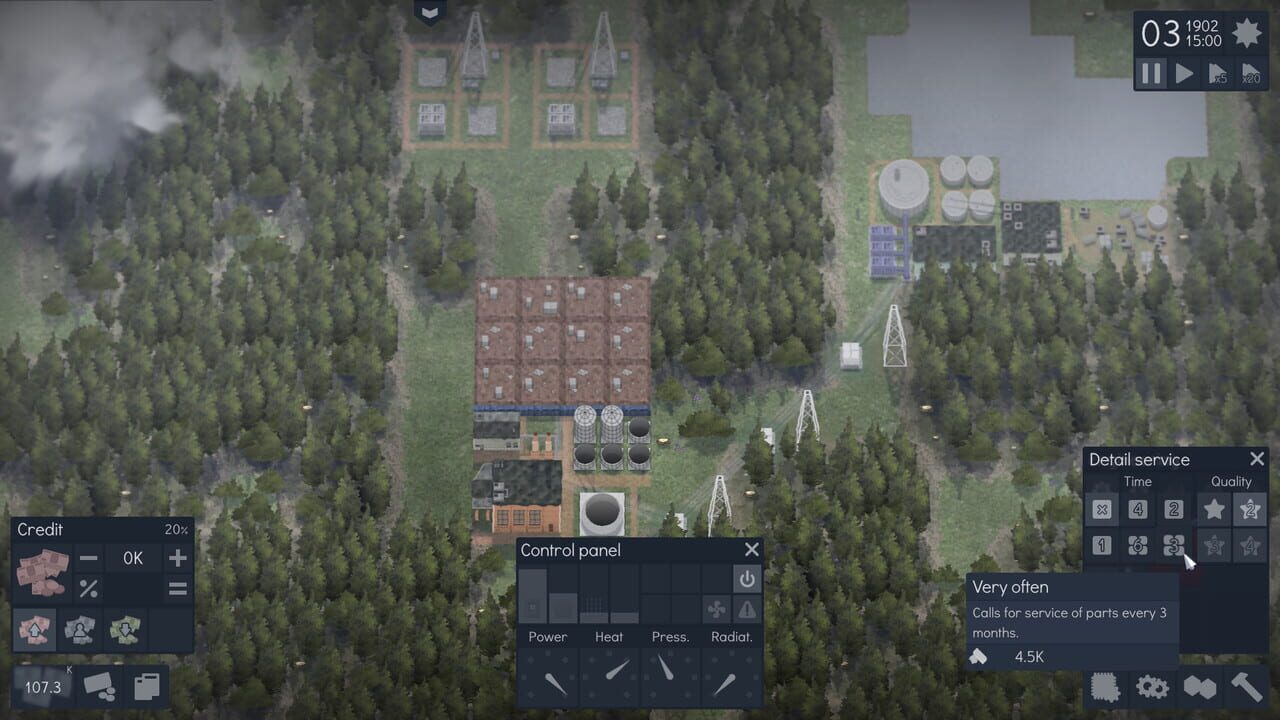
Task: Enable the fan in the Control panel
Action: [x=716, y=609]
